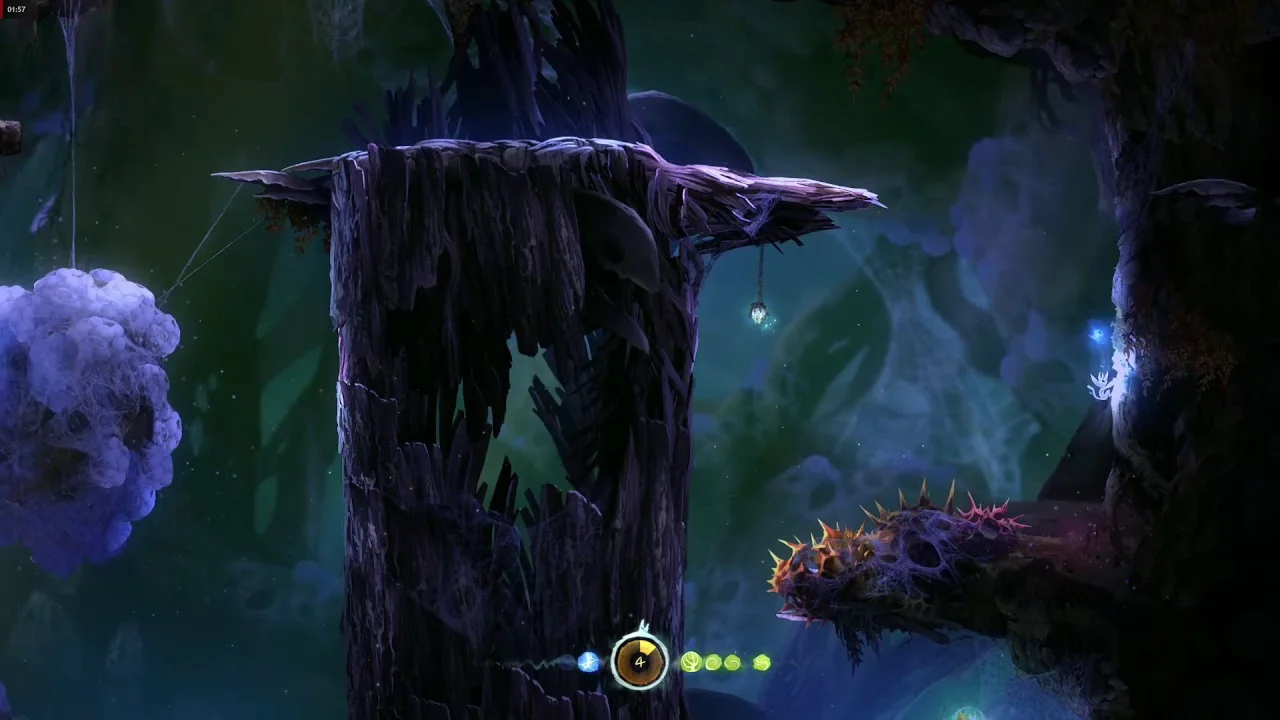Toggle the small blue light on the right edge
The width and height of the screenshot is (1280, 720).
click(1099, 333)
